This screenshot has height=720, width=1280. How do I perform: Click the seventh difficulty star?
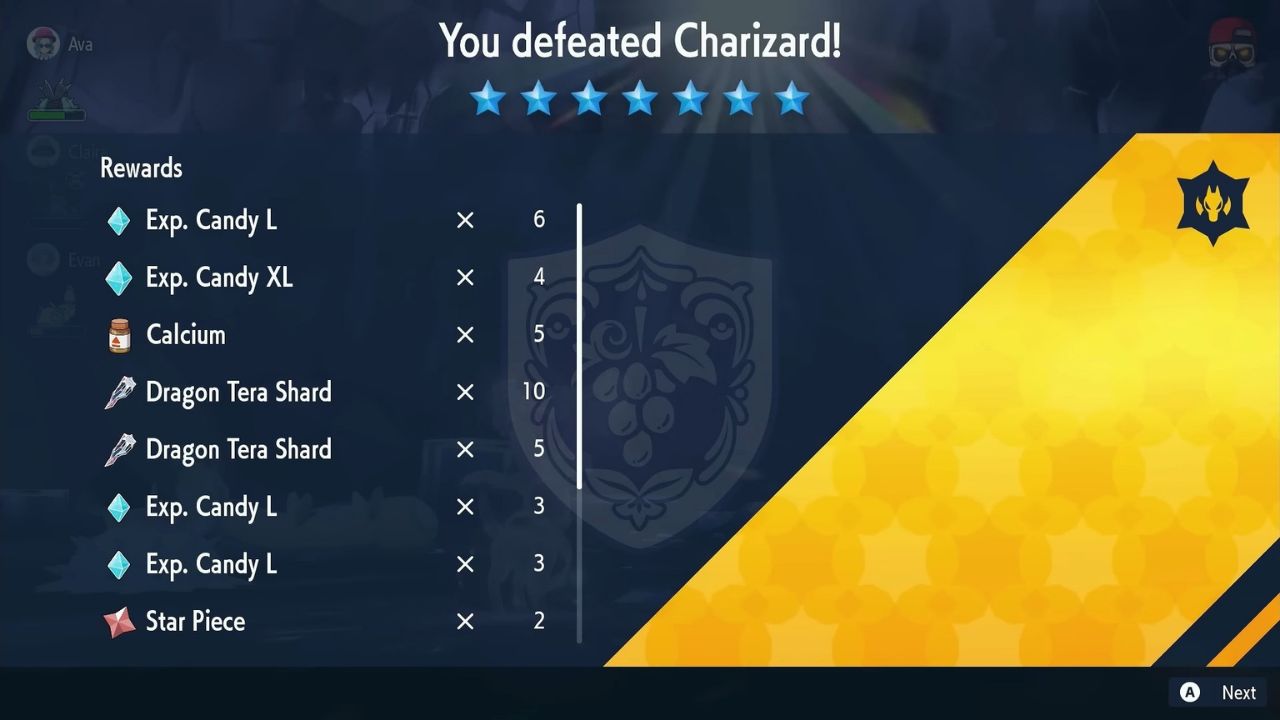(792, 97)
